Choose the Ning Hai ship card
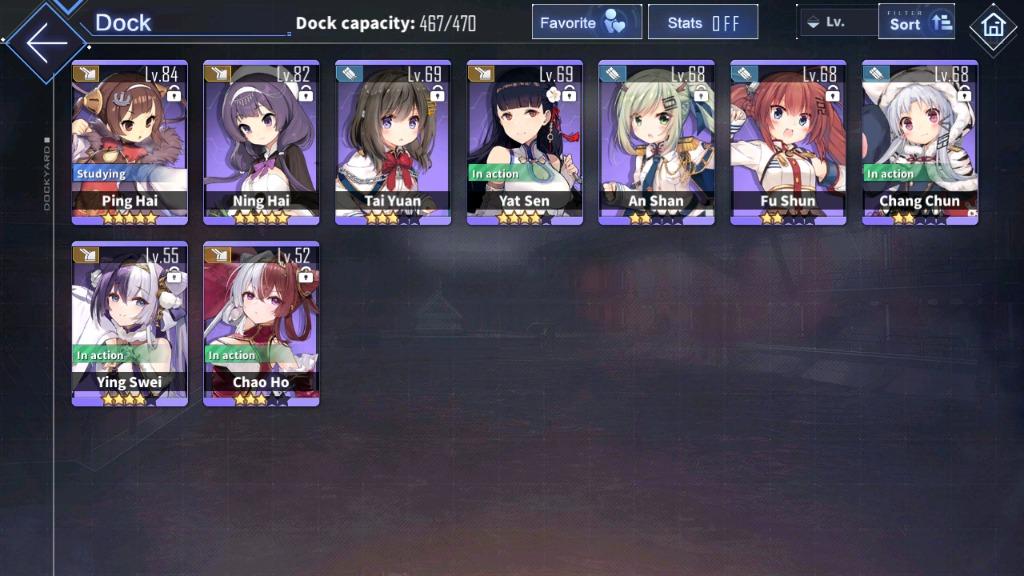Image resolution: width=1024 pixels, height=576 pixels. [262, 142]
